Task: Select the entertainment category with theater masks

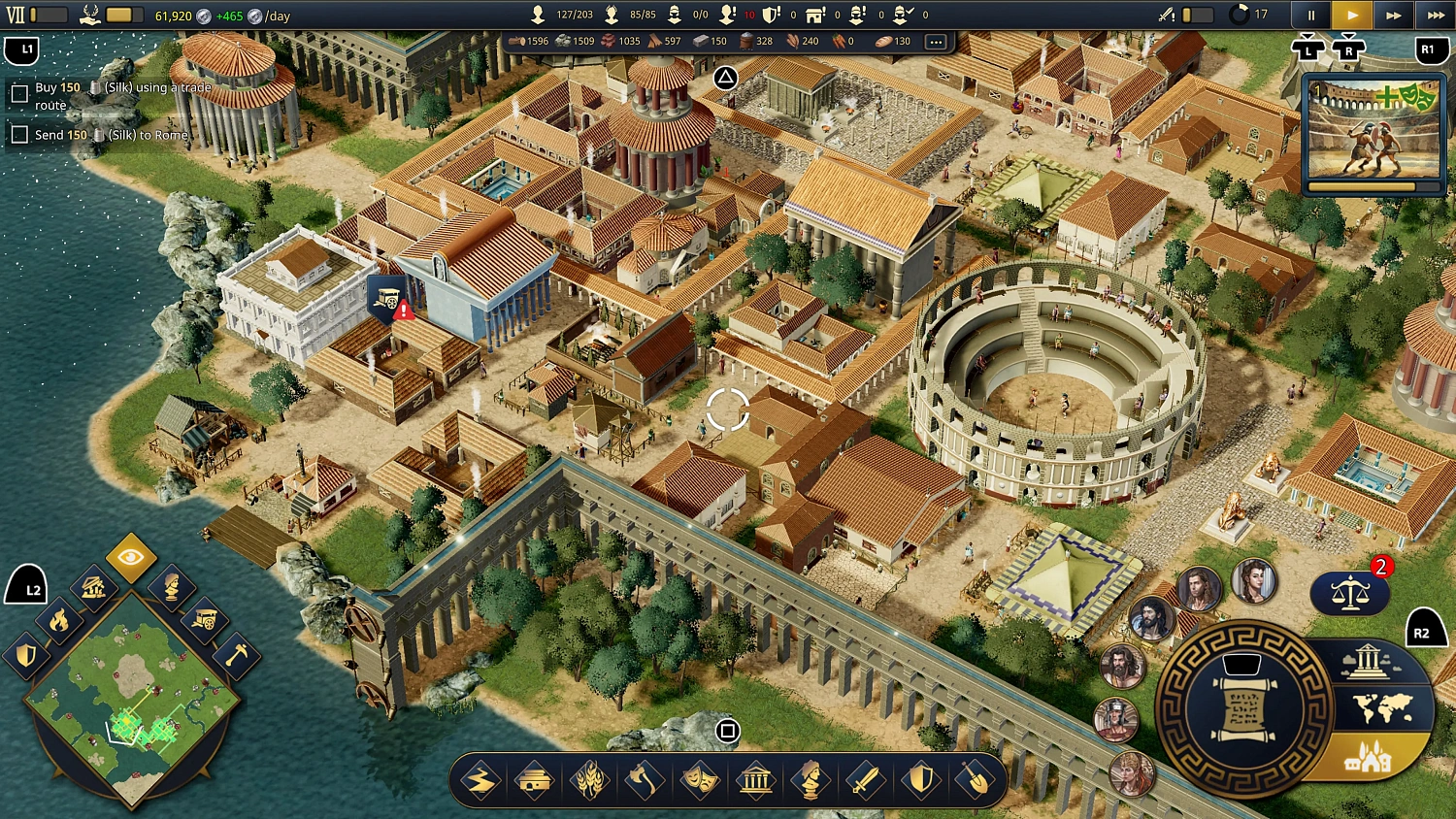Action: pos(702,780)
